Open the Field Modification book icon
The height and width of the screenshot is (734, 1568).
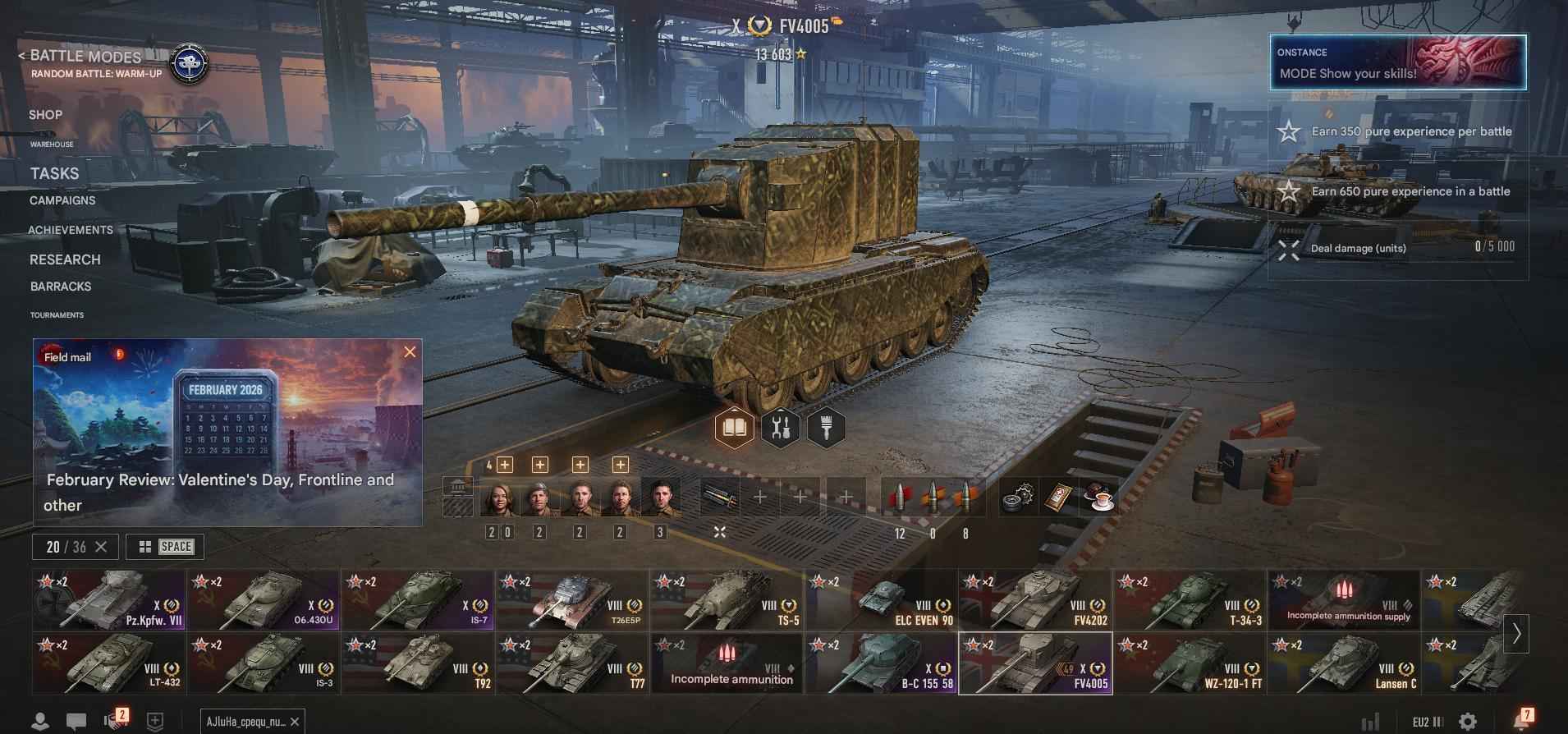tap(735, 426)
